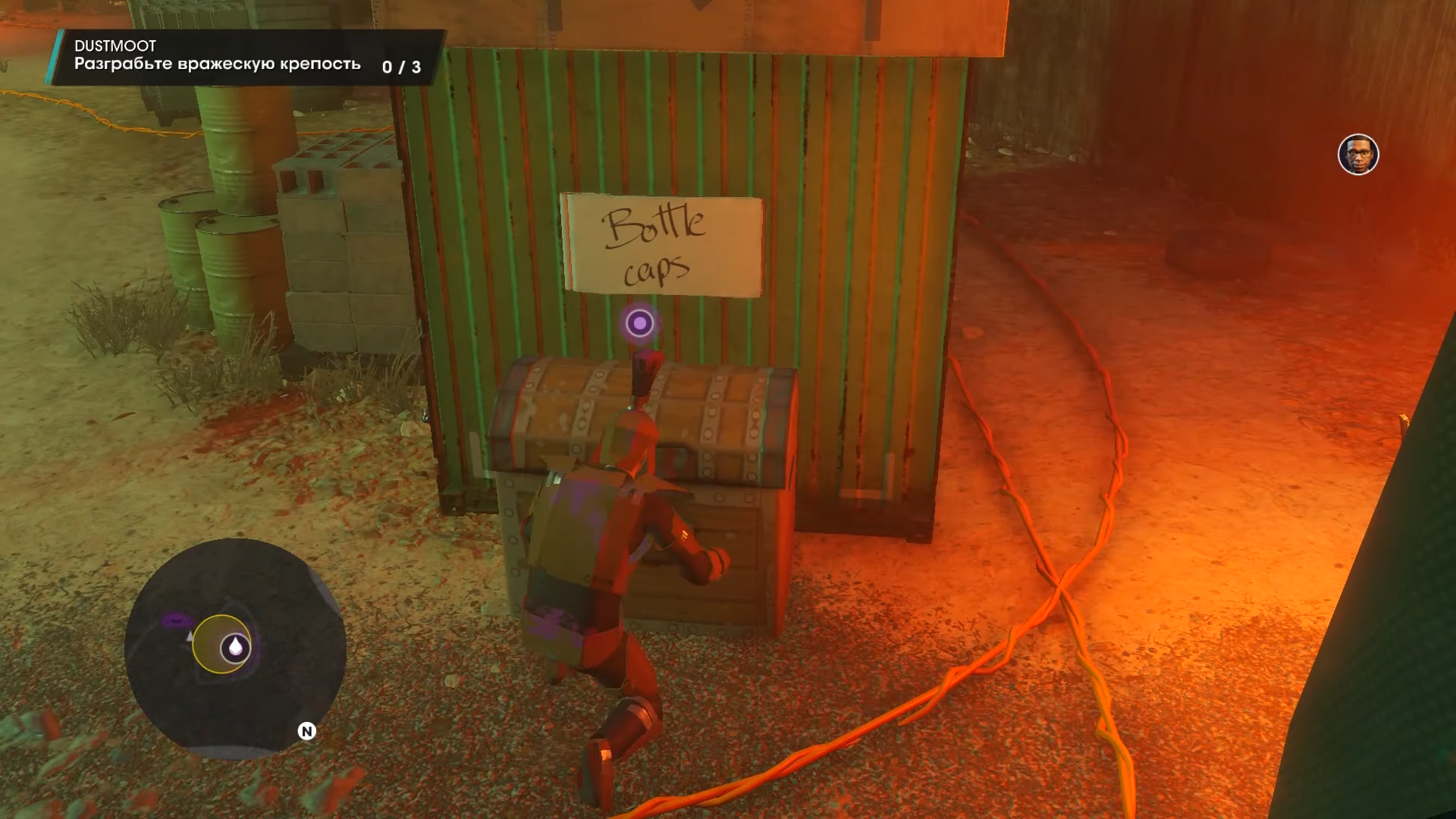Select the purple interaction marker above chest
The height and width of the screenshot is (819, 1456).
[639, 324]
